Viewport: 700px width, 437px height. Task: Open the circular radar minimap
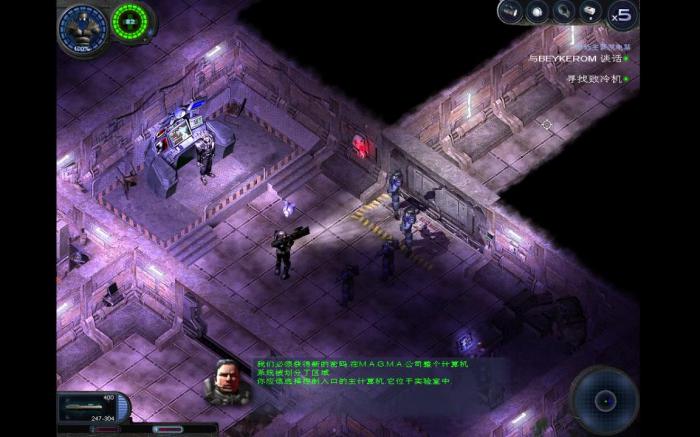604,400
